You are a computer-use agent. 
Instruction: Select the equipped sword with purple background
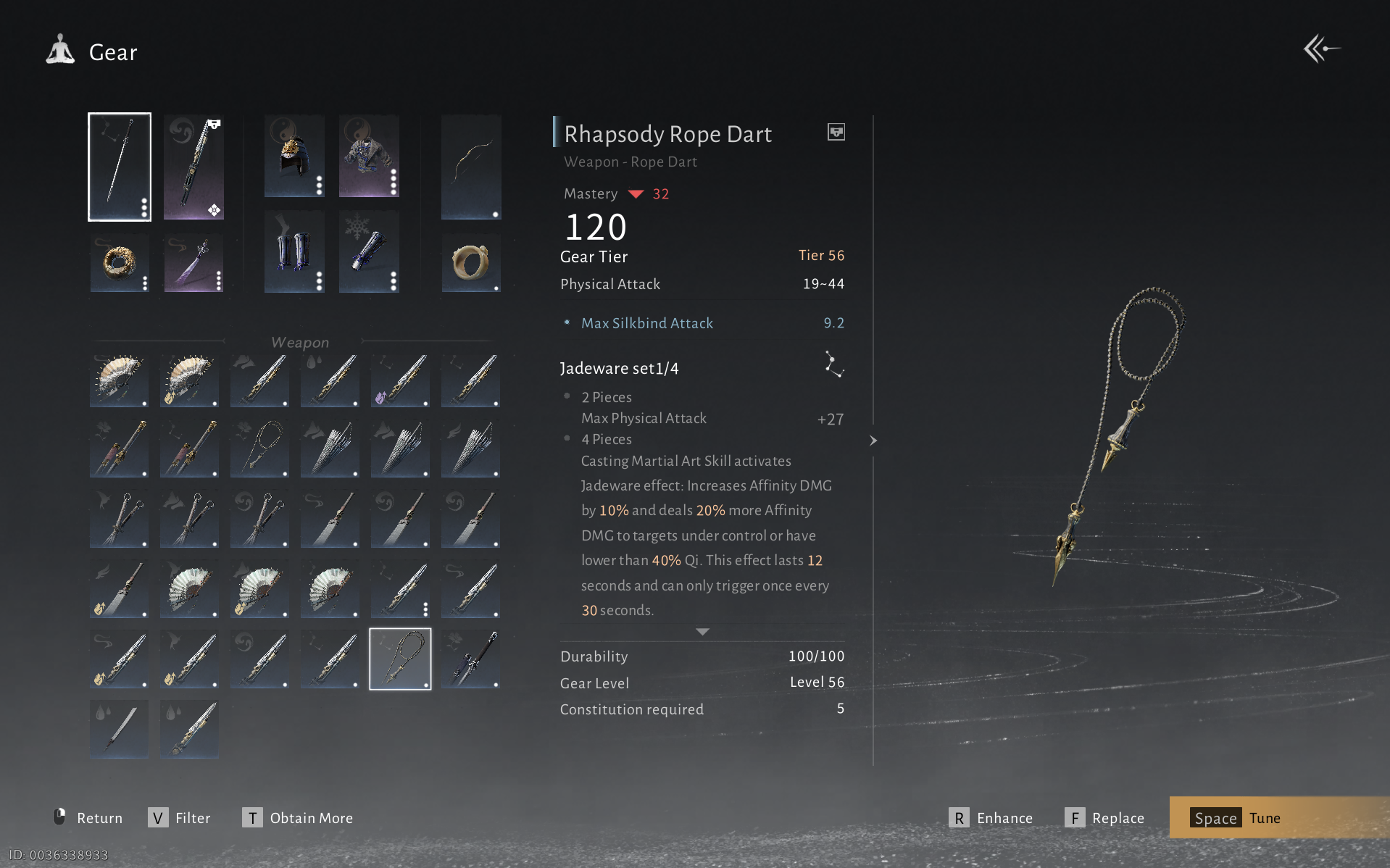tap(193, 167)
